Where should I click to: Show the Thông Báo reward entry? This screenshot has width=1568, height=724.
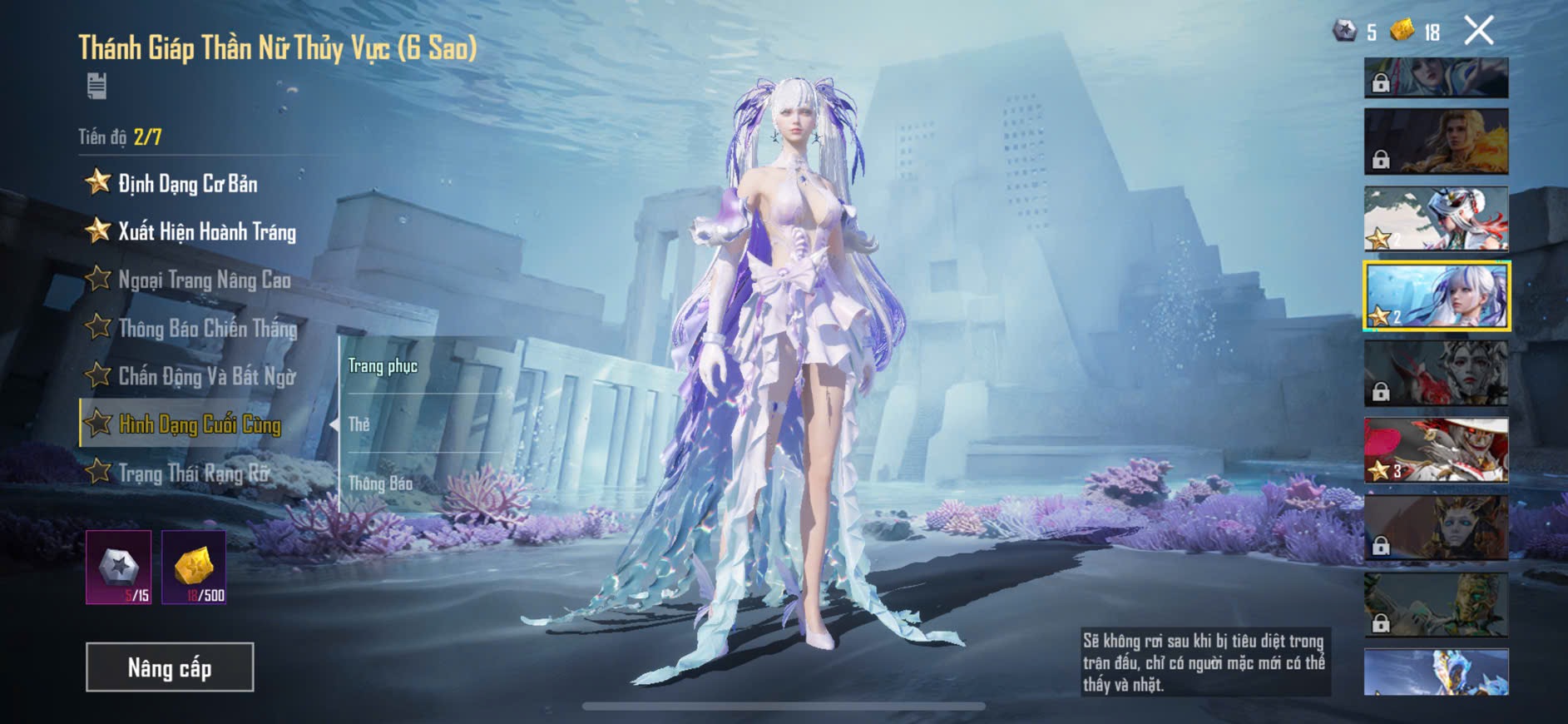click(x=380, y=483)
